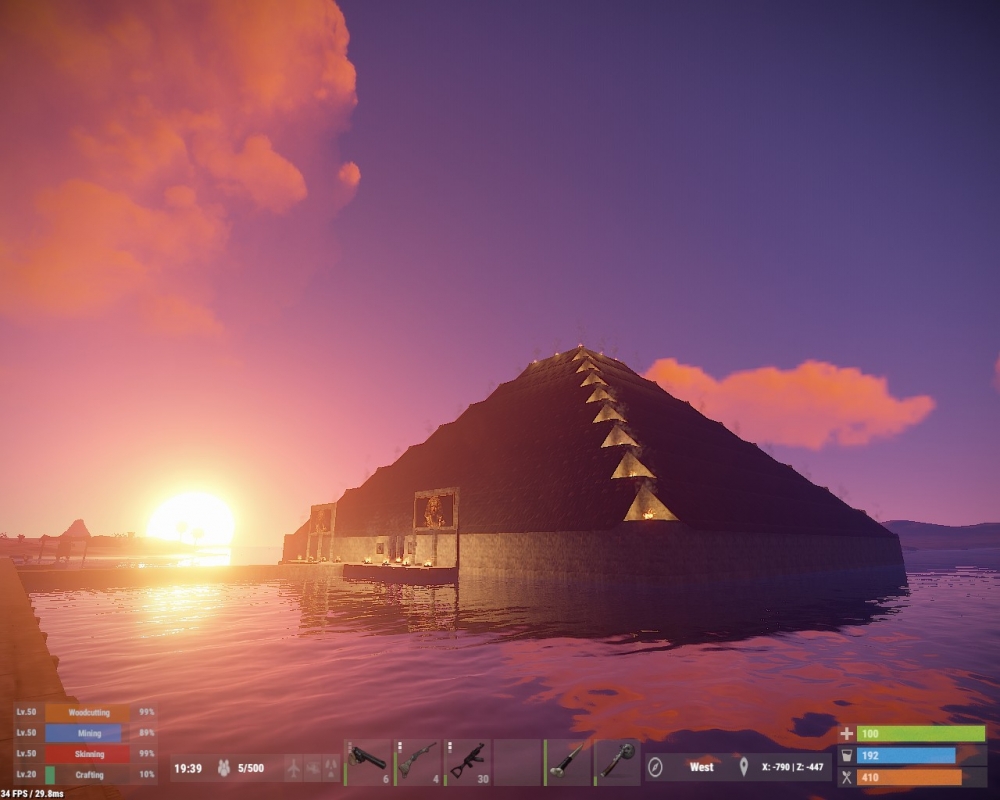Click the helicopter event icon
Image resolution: width=1000 pixels, height=800 pixels.
click(311, 768)
